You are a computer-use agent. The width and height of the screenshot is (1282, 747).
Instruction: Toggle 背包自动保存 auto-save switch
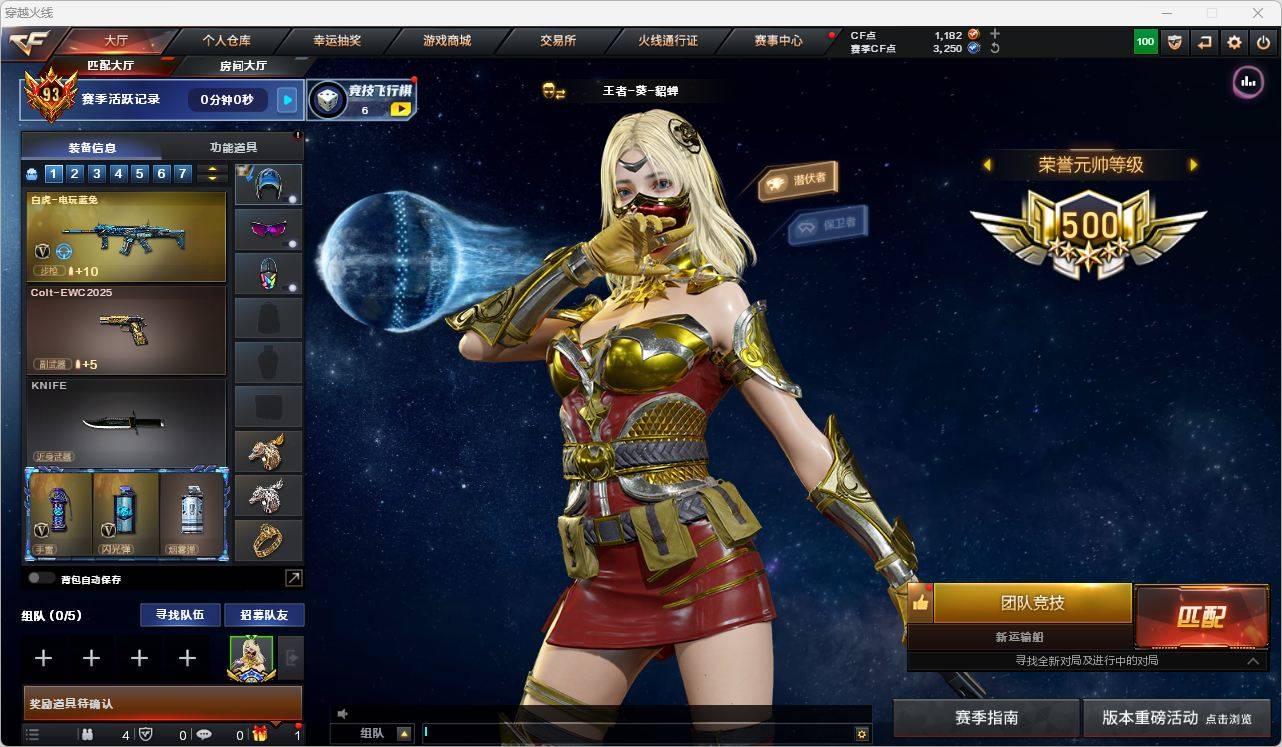tap(41, 578)
